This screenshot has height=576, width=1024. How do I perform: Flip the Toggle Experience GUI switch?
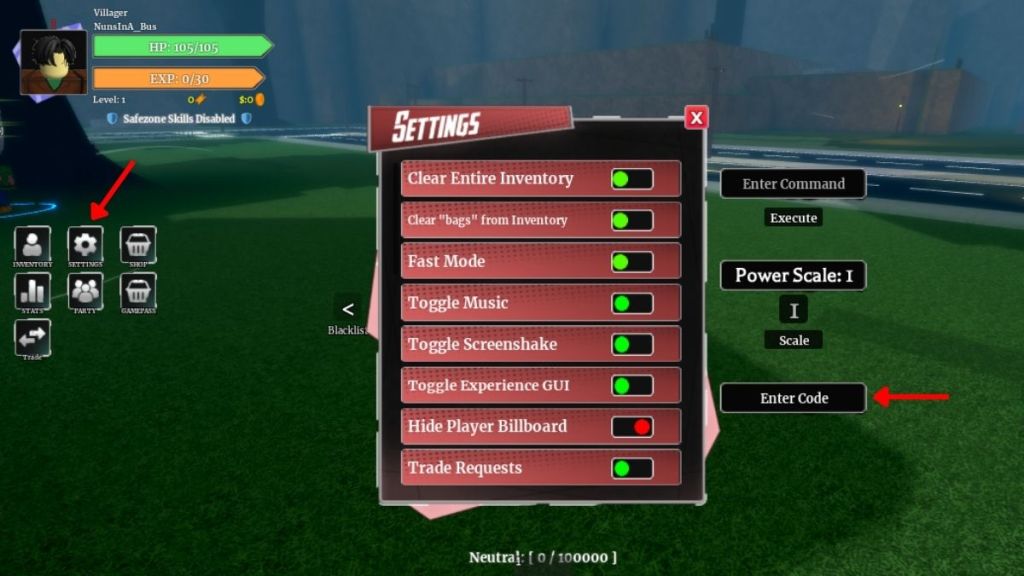point(632,385)
